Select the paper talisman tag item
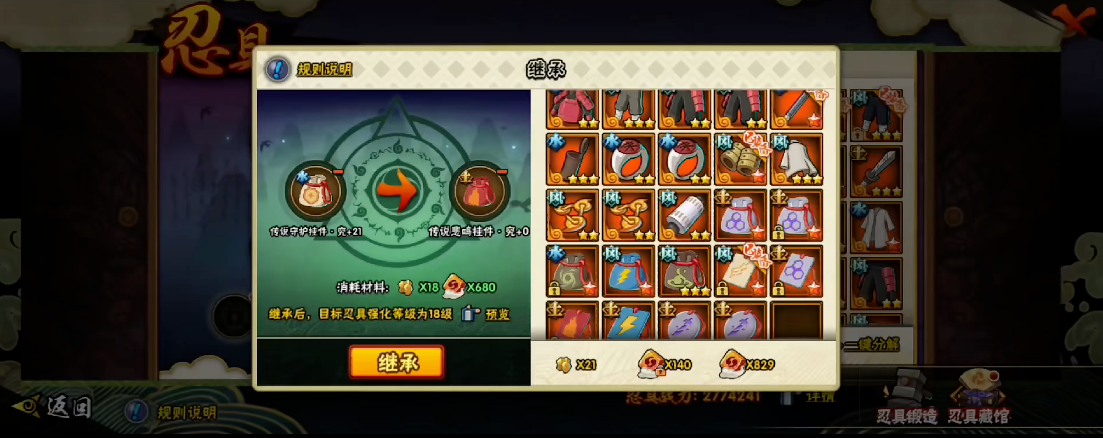 [x=740, y=271]
